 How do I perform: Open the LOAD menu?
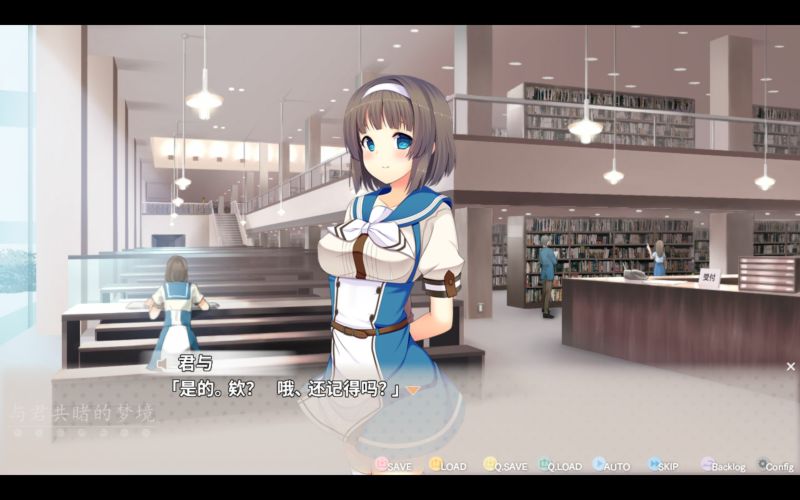(447, 465)
